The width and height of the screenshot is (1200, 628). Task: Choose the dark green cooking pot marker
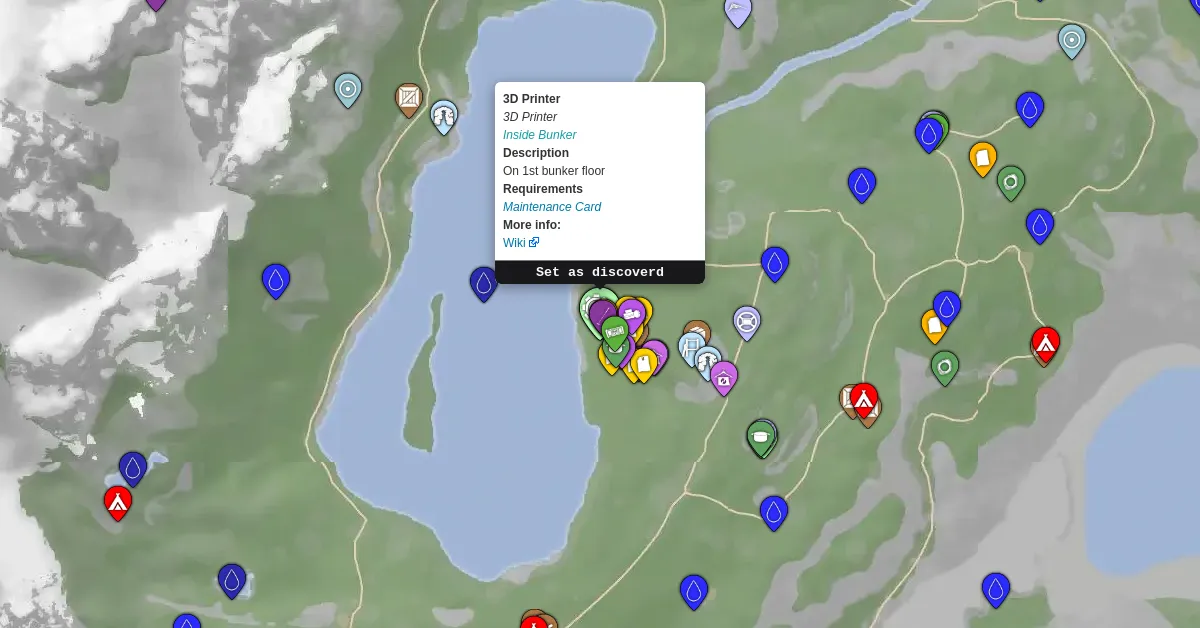(761, 437)
